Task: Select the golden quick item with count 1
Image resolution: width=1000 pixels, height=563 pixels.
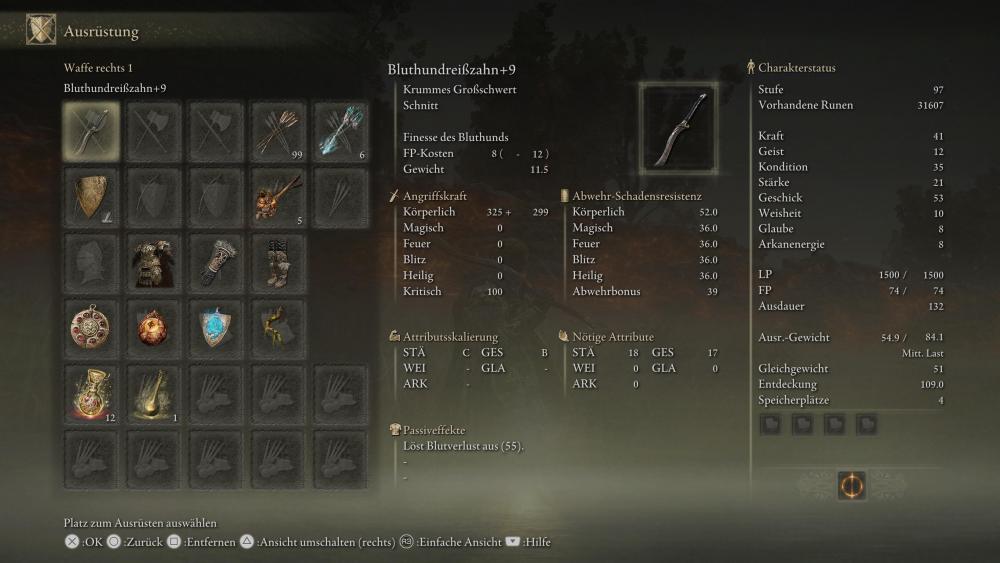Action: coord(153,393)
